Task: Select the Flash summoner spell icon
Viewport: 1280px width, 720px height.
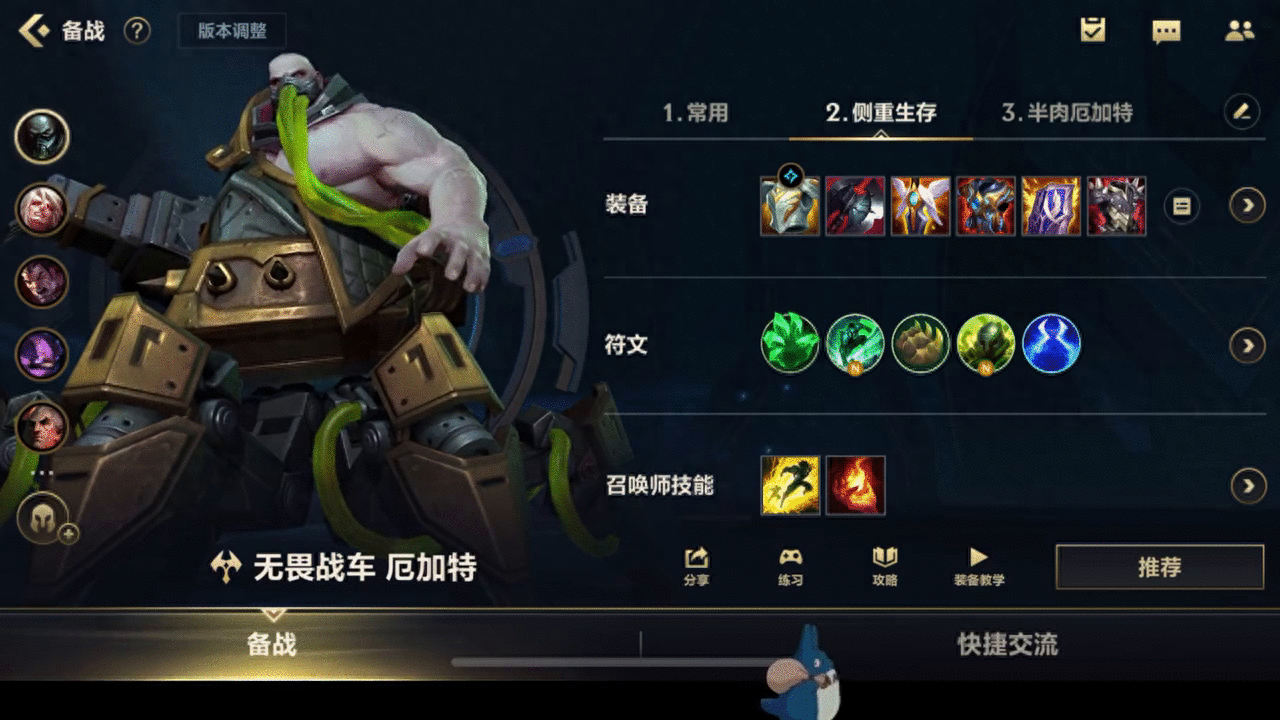Action: [791, 486]
